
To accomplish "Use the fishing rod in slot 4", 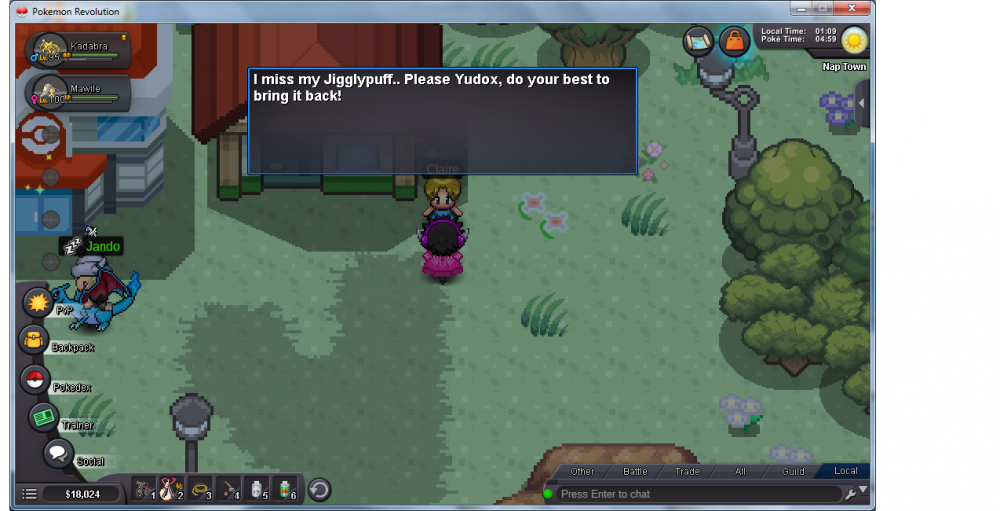I will pos(229,490).
